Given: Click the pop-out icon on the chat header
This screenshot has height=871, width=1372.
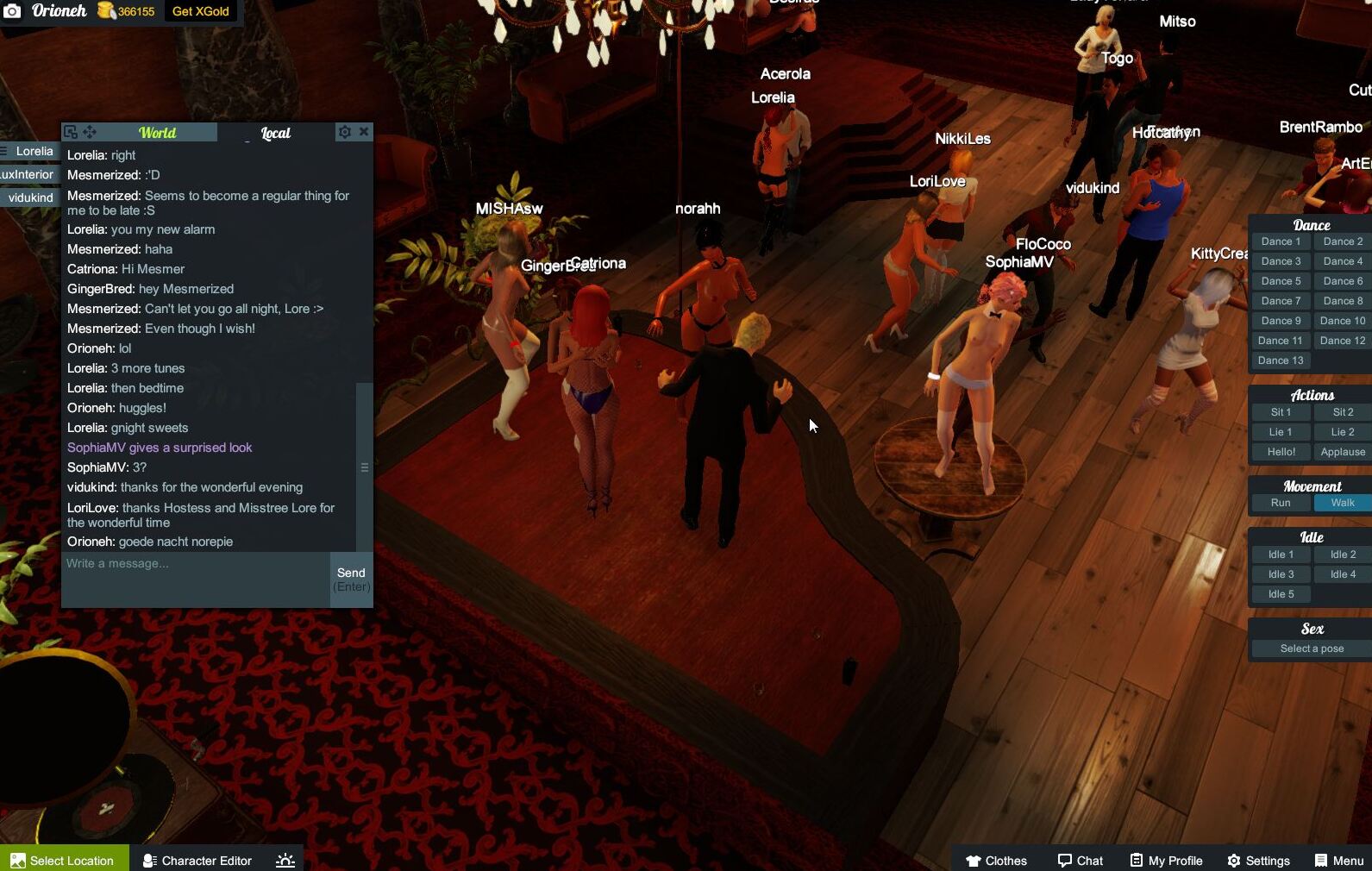Looking at the screenshot, I should (x=70, y=131).
